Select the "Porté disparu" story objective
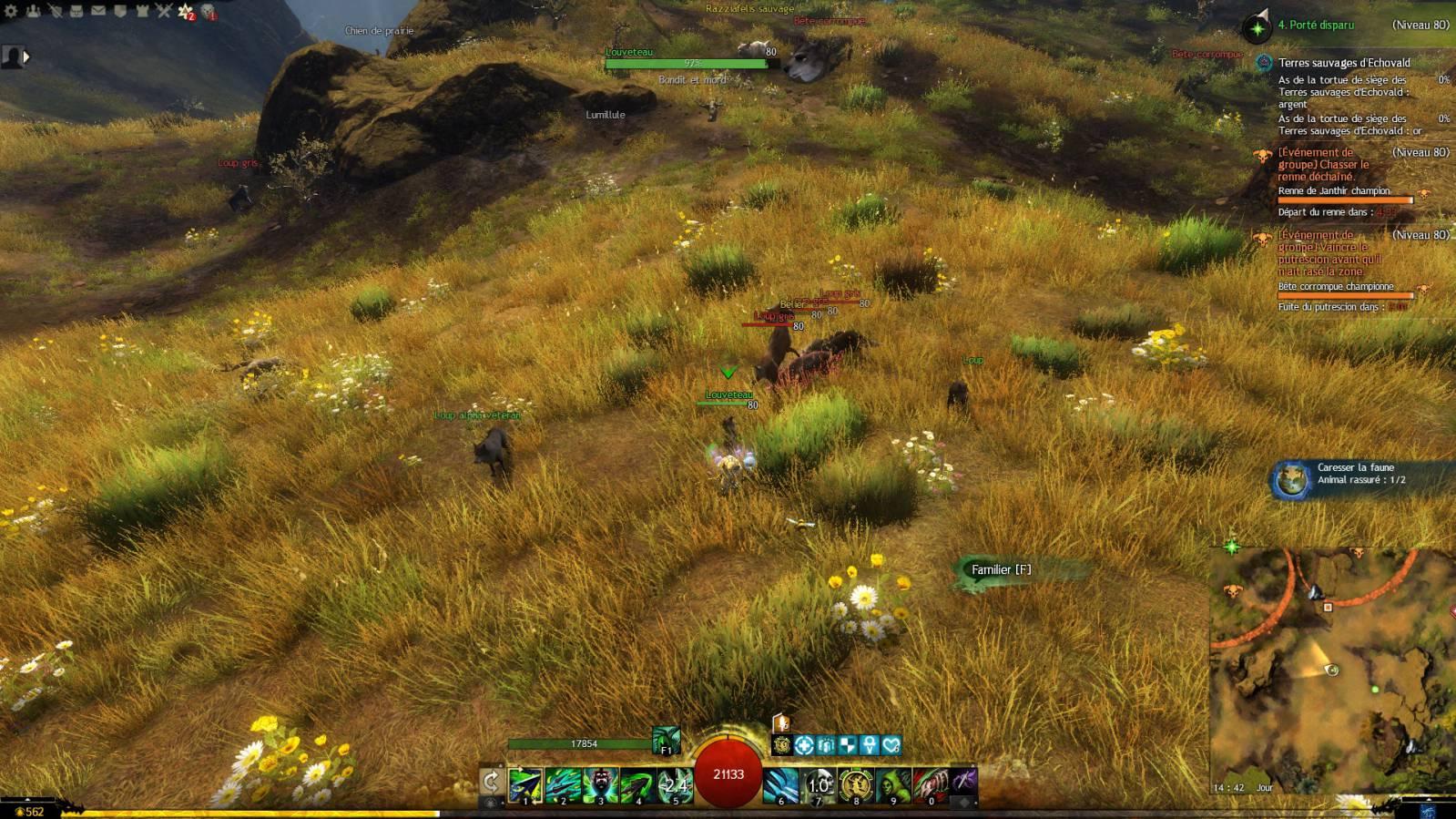The width and height of the screenshot is (1456, 819). [x=1316, y=26]
